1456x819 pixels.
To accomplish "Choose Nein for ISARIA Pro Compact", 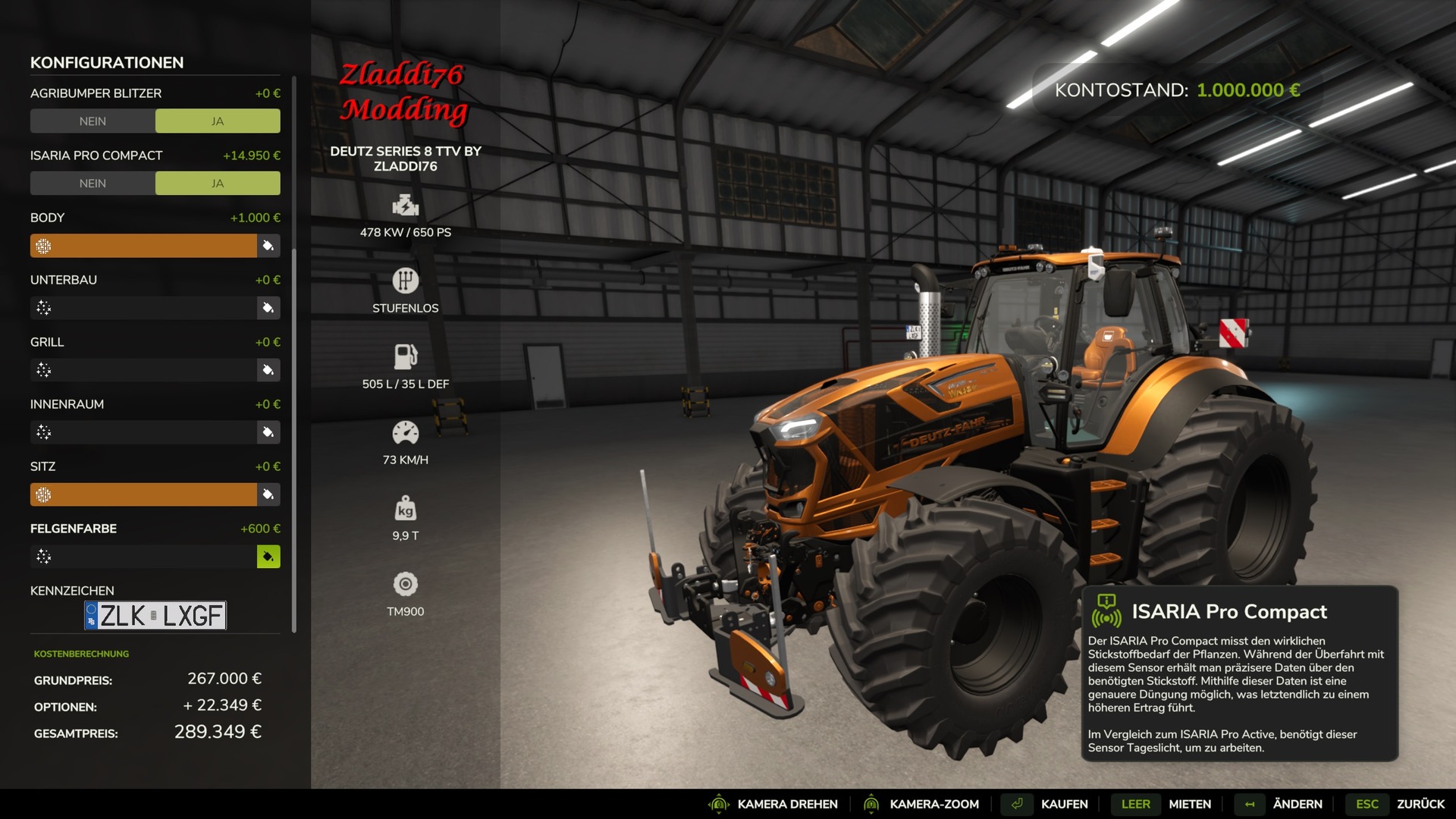I will point(93,184).
